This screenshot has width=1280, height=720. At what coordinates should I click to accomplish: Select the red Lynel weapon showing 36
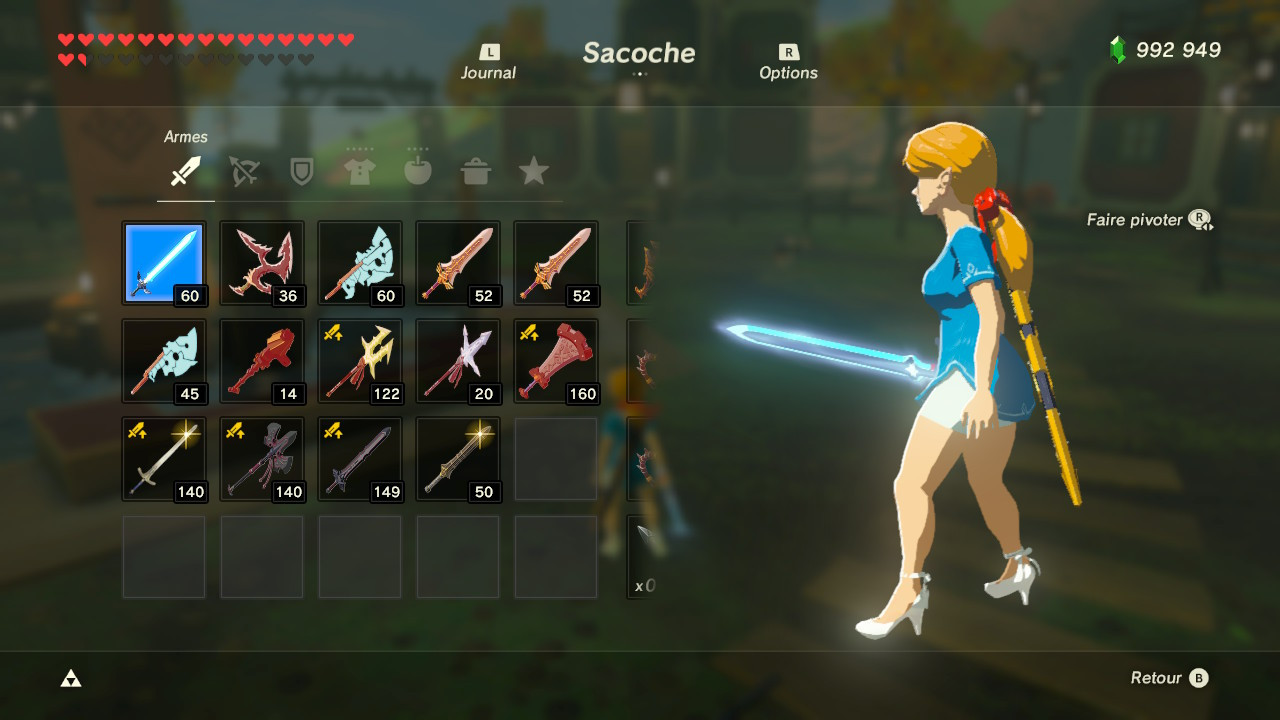tap(262, 262)
